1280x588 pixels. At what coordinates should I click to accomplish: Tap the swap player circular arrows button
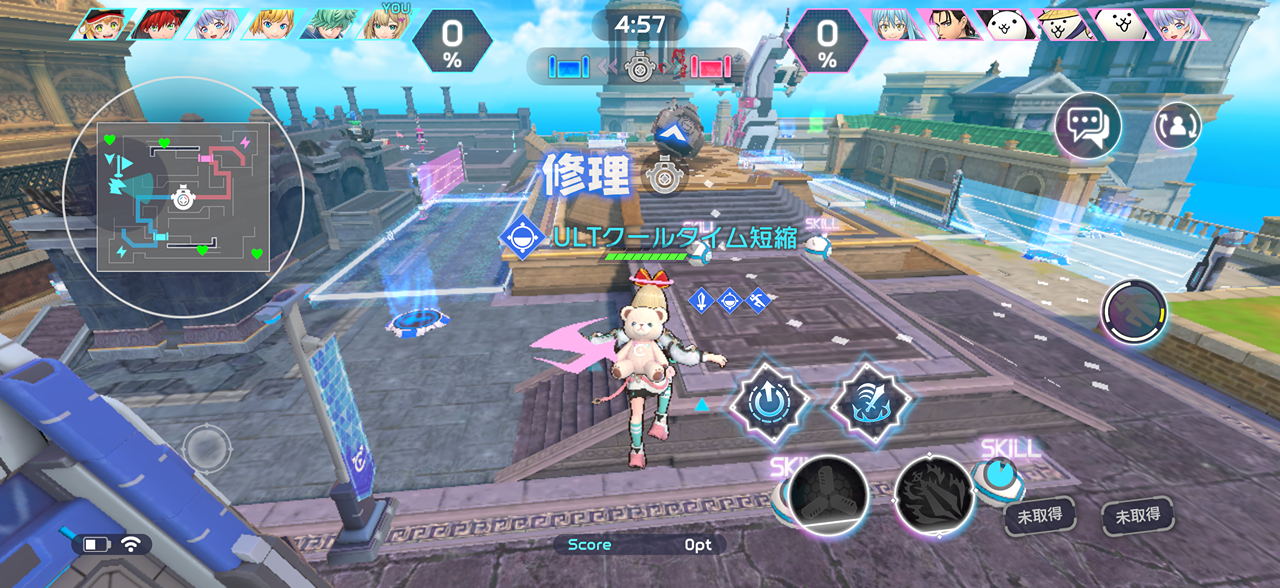tap(1177, 126)
